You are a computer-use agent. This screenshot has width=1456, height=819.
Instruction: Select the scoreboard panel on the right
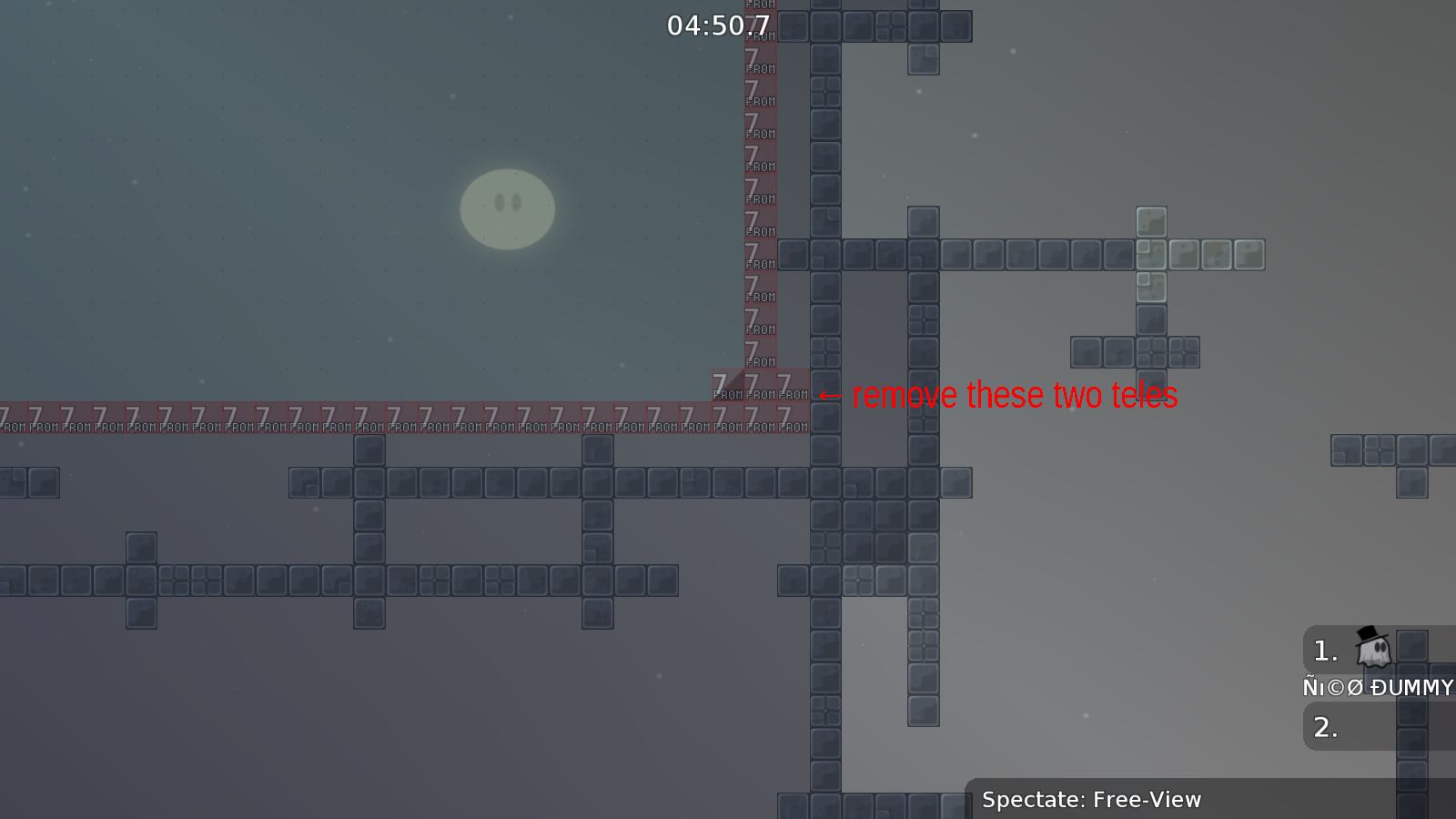click(1374, 687)
